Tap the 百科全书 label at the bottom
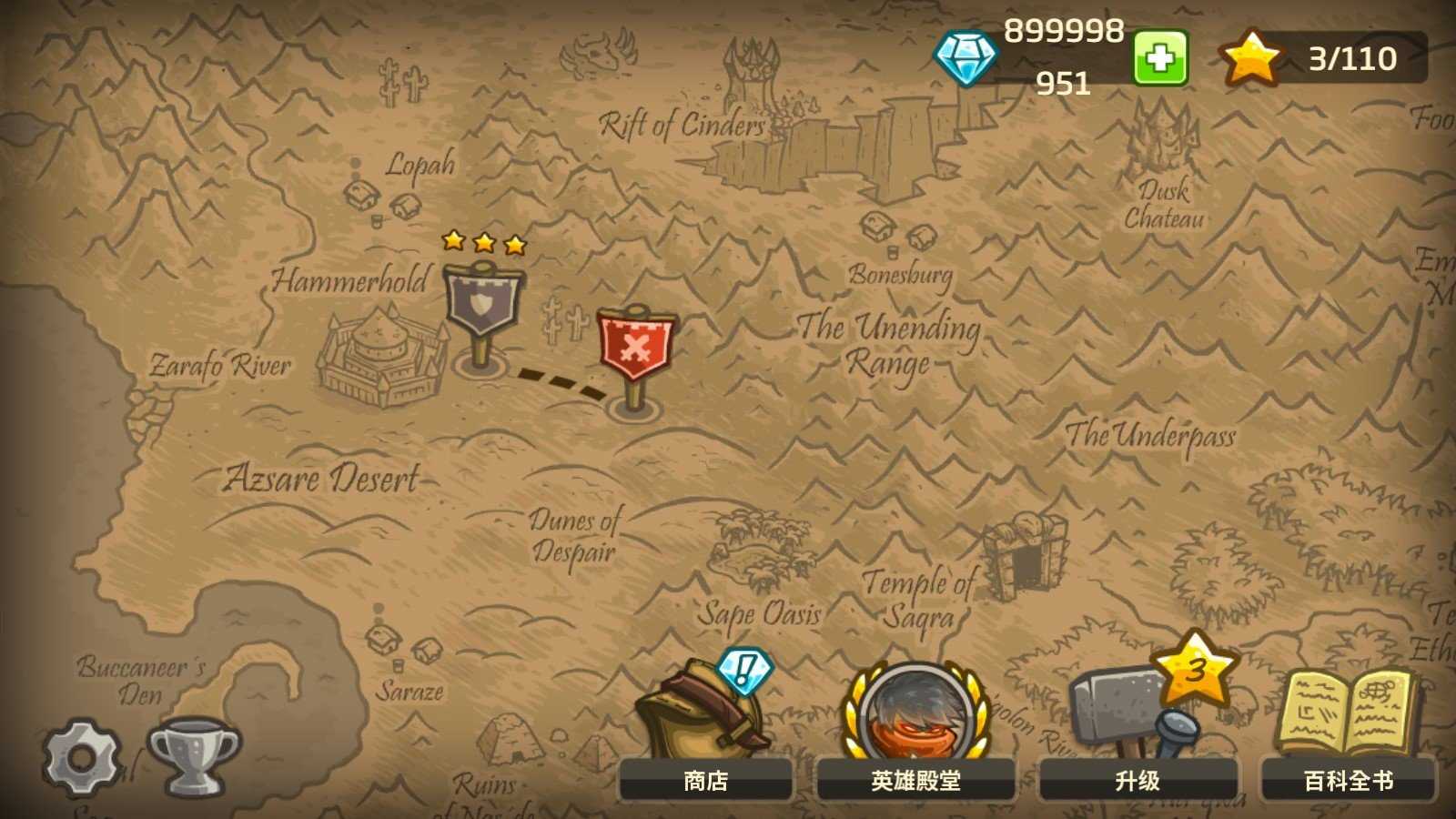 point(1347,781)
